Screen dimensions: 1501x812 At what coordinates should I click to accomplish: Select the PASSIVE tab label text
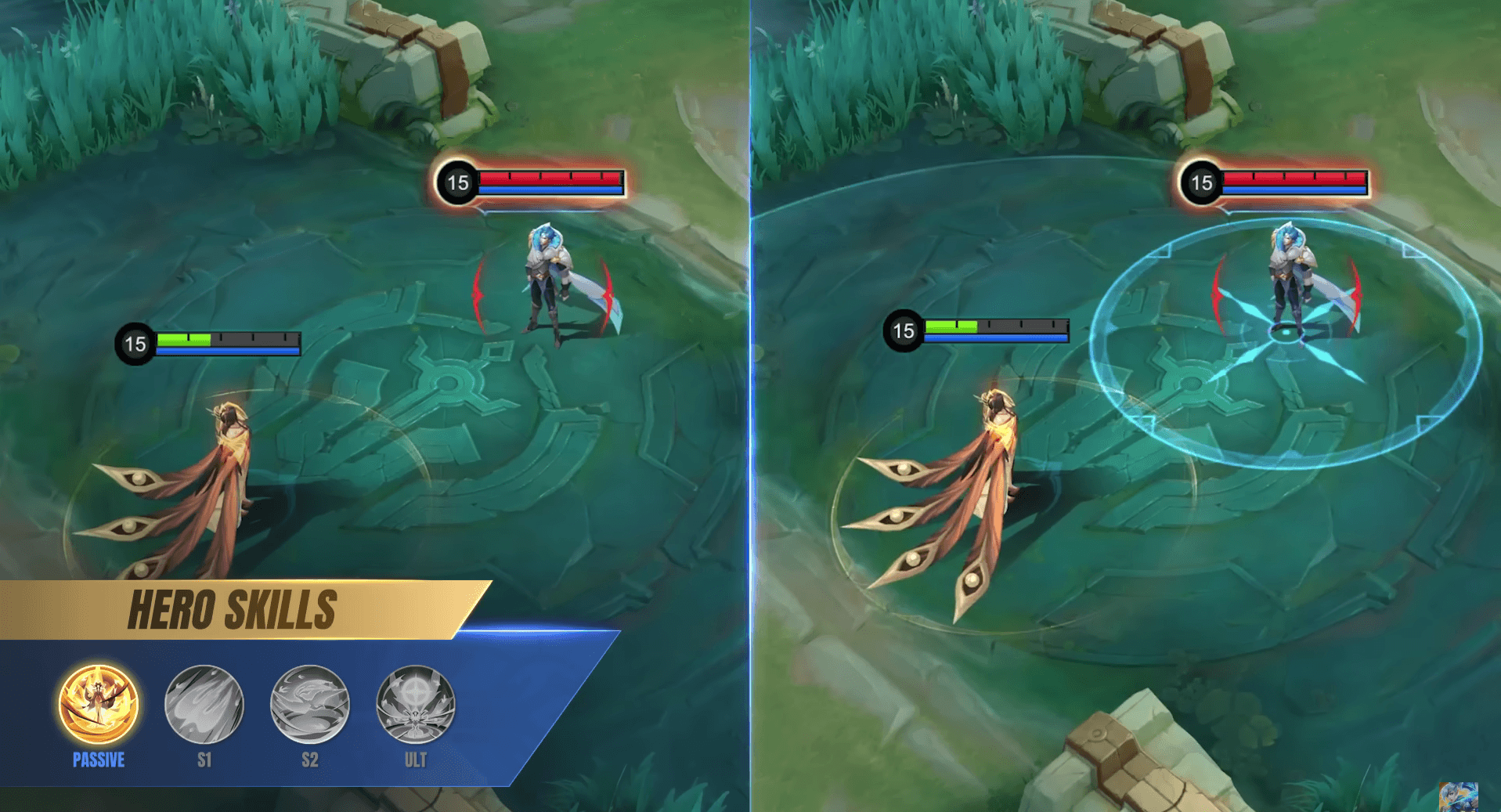click(x=96, y=759)
